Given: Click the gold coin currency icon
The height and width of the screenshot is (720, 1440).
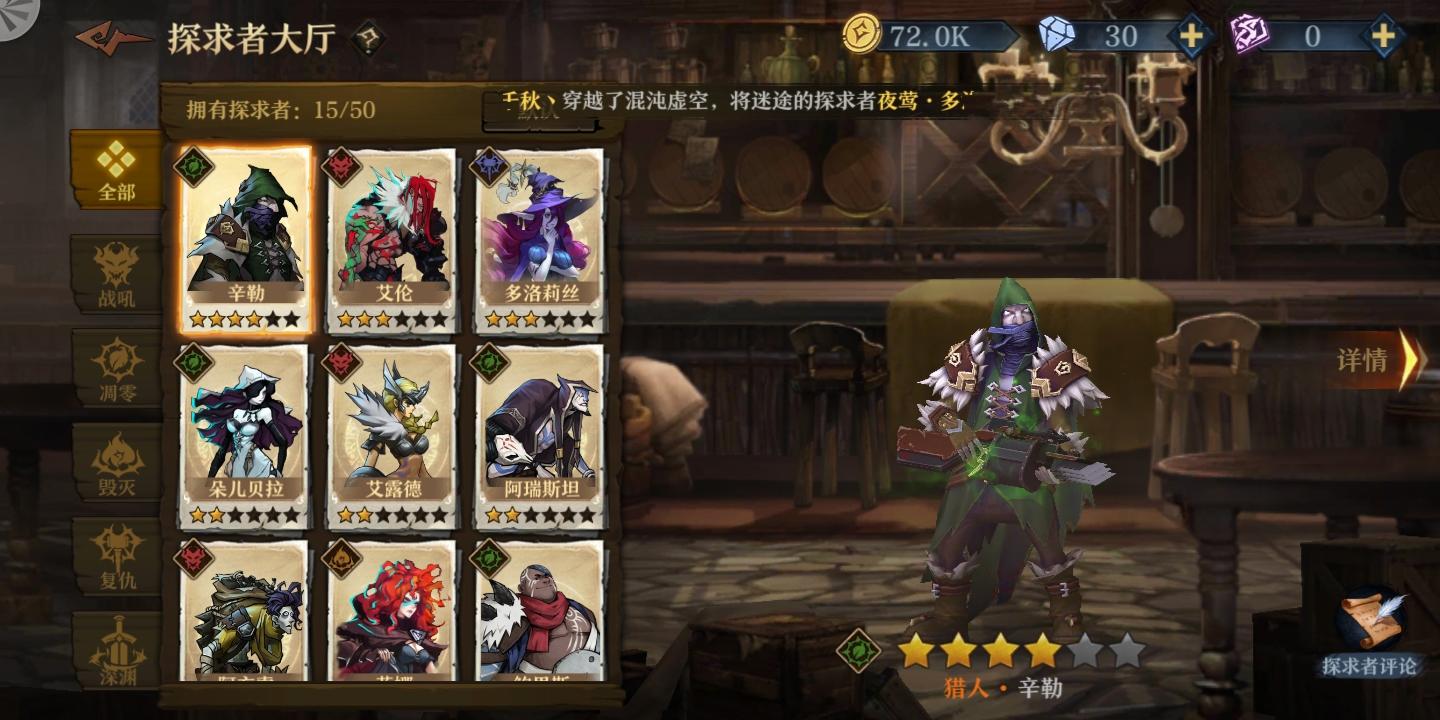Looking at the screenshot, I should pyautogui.click(x=861, y=32).
